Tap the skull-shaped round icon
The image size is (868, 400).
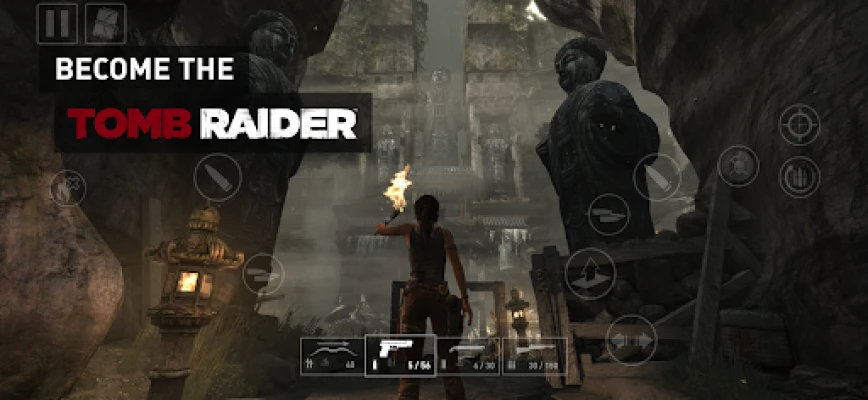738,166
